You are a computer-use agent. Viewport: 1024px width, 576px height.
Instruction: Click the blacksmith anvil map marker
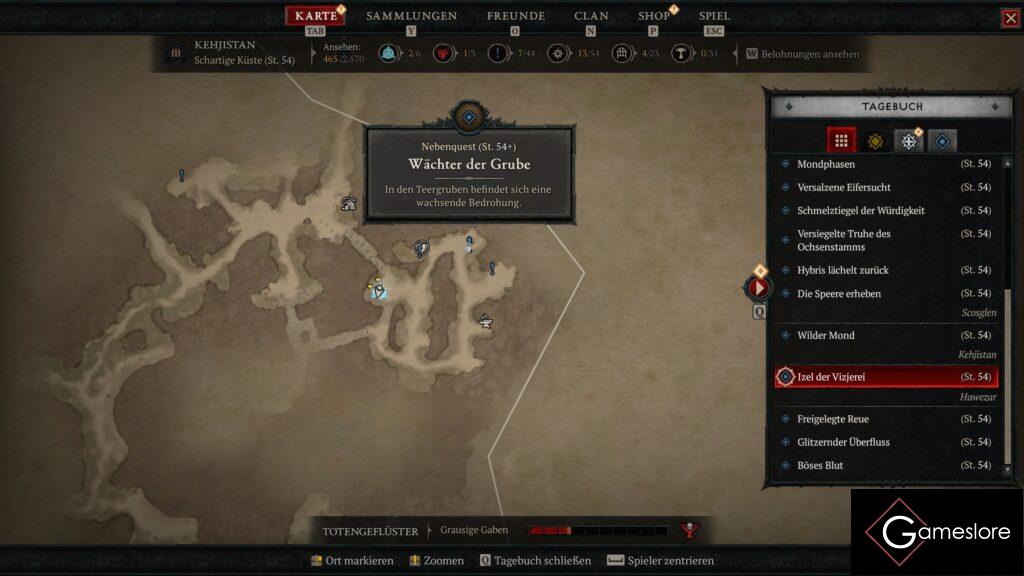coord(486,321)
